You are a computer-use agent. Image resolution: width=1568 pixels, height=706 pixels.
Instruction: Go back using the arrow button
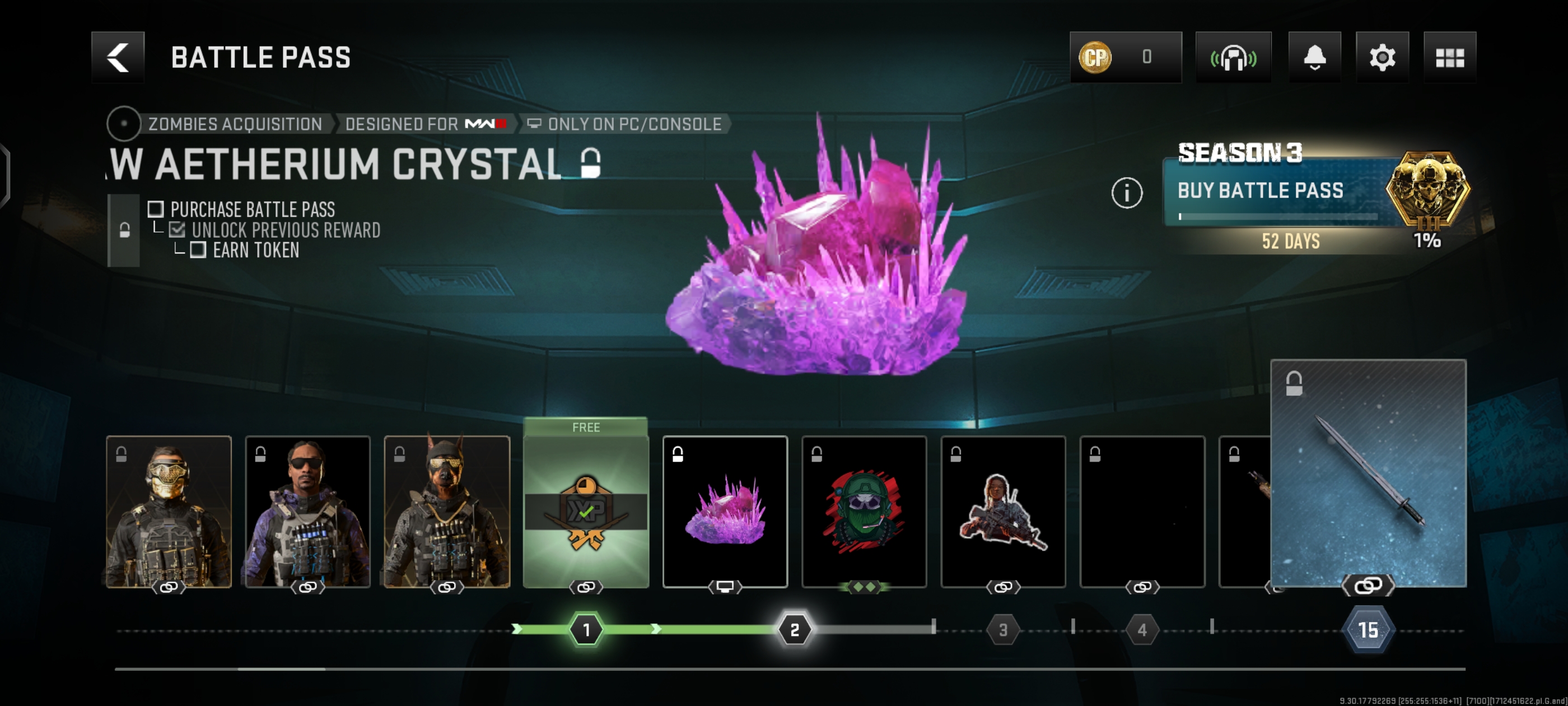118,57
